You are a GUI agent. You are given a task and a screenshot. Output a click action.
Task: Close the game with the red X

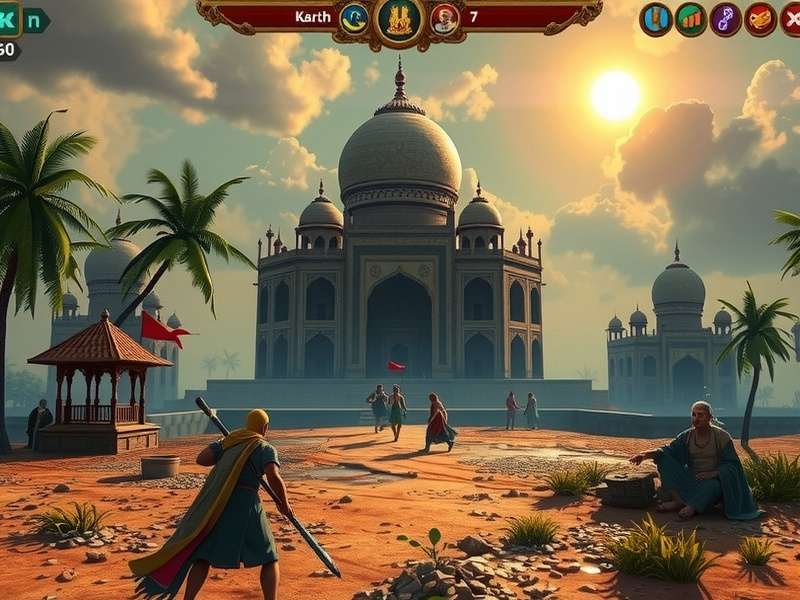click(791, 19)
